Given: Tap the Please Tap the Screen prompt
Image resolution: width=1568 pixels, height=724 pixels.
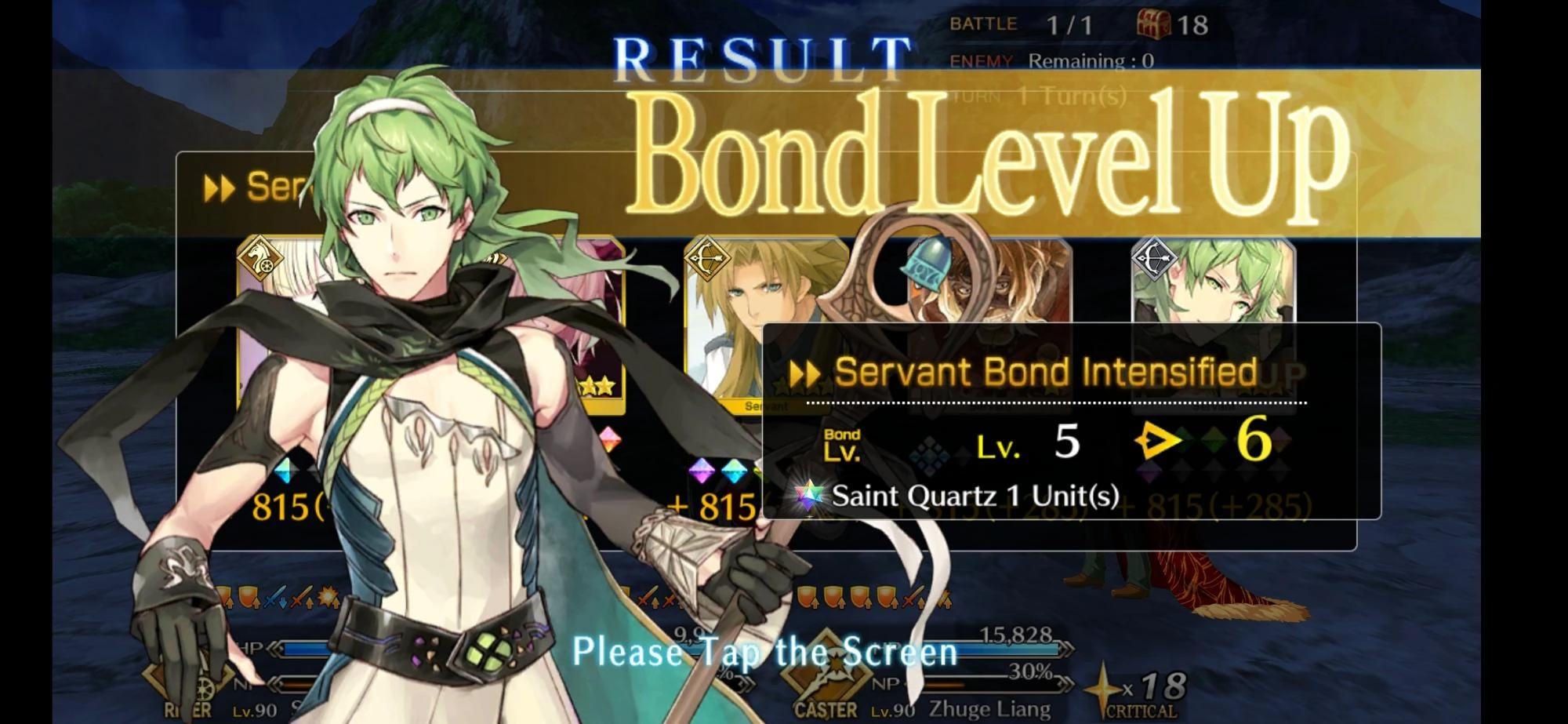Looking at the screenshot, I should click(764, 651).
